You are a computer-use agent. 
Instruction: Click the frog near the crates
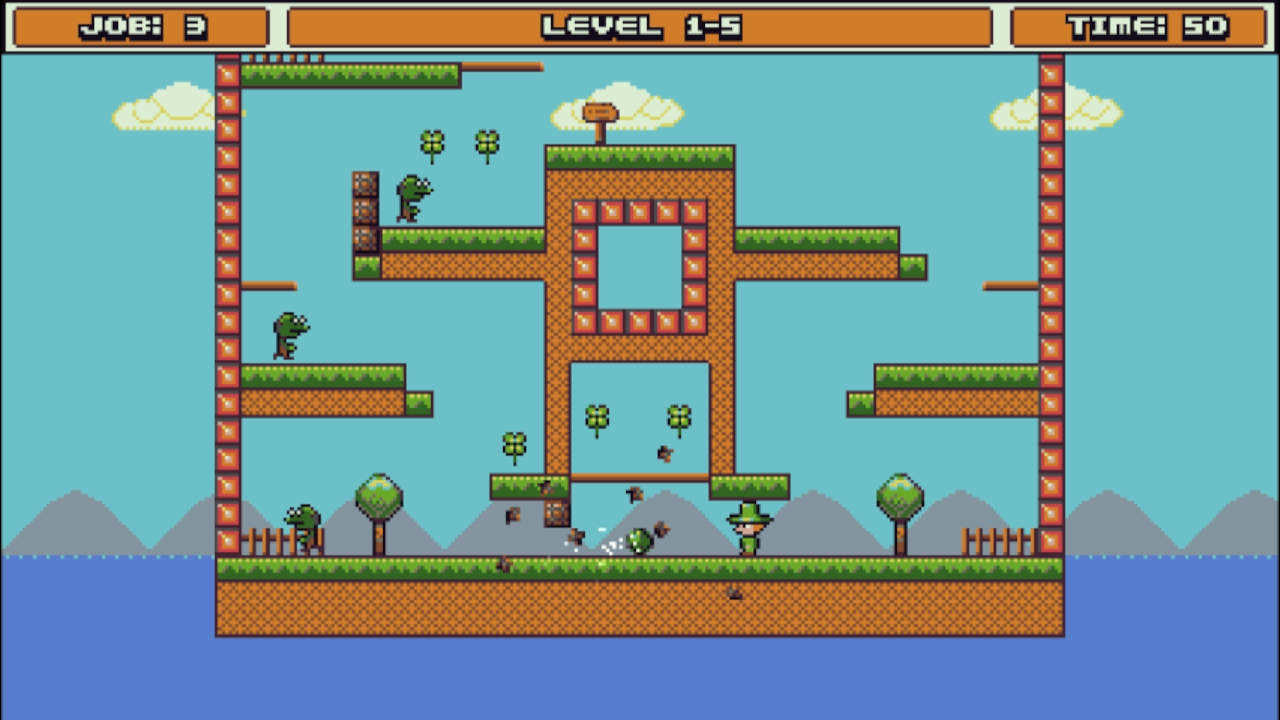click(412, 195)
